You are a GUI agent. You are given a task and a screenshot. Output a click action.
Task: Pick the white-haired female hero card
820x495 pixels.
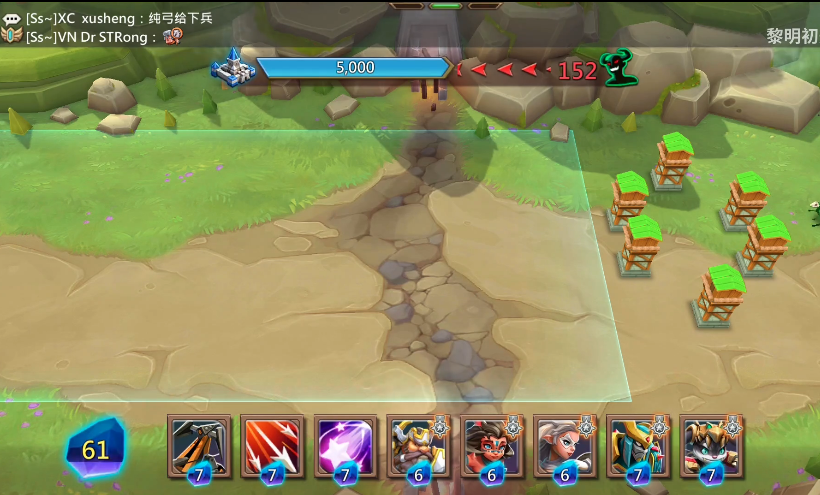pyautogui.click(x=564, y=445)
